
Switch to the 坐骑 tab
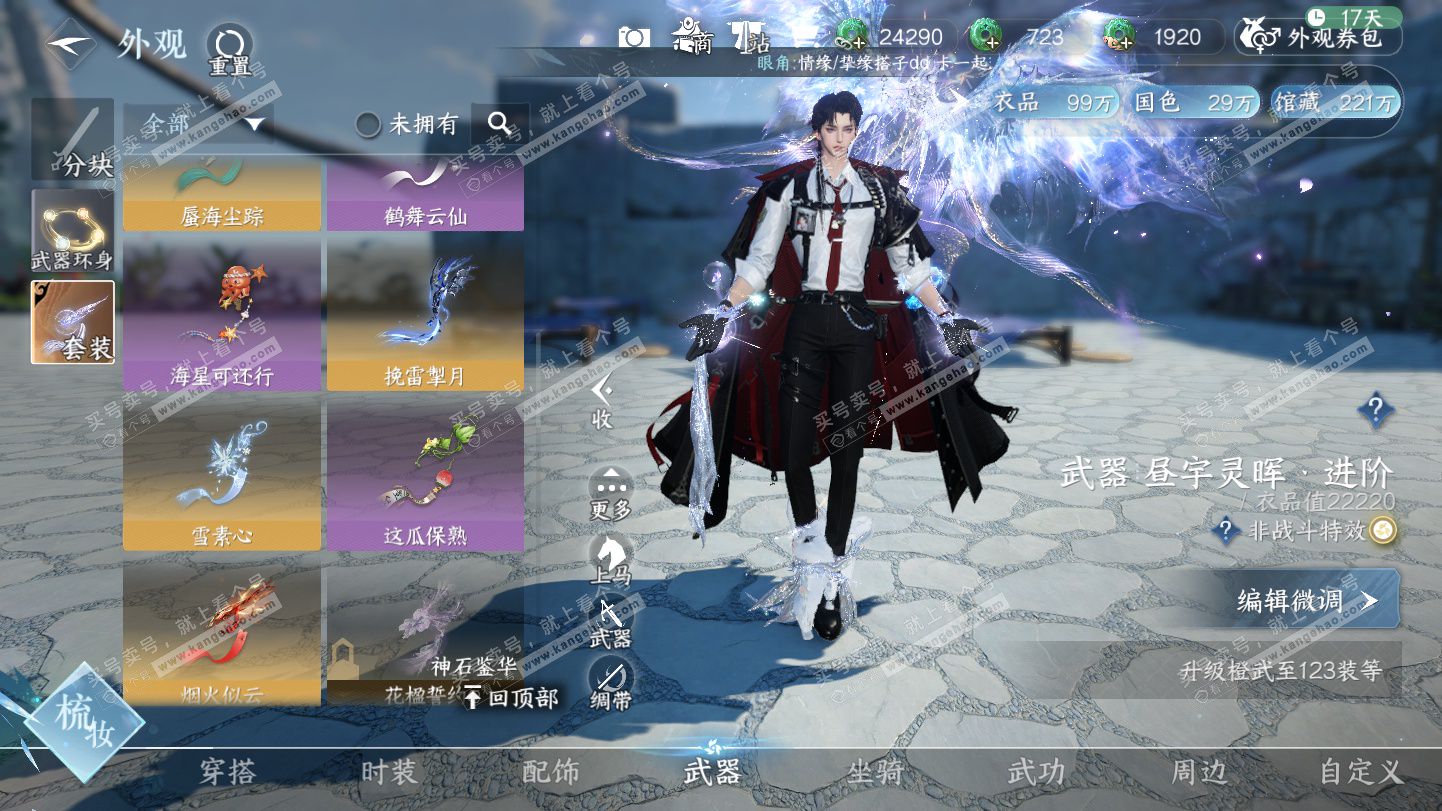tap(875, 772)
